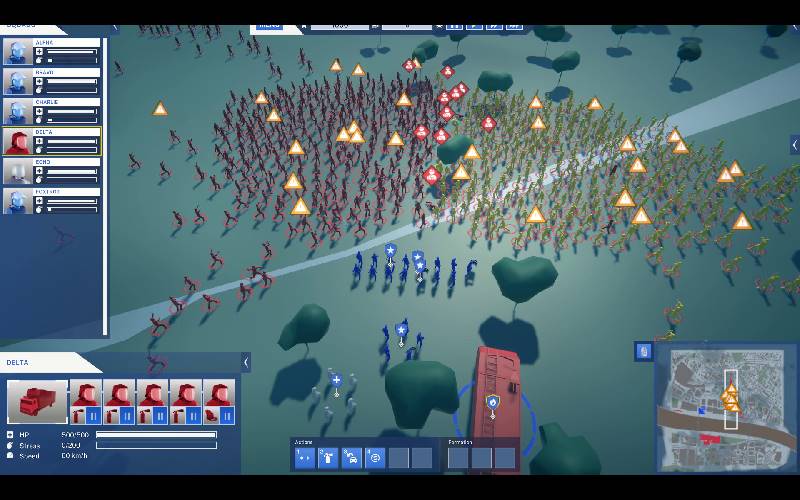Image resolution: width=800 pixels, height=500 pixels.
Task: Collapse the Delta unit panel arrow
Action: (245, 362)
